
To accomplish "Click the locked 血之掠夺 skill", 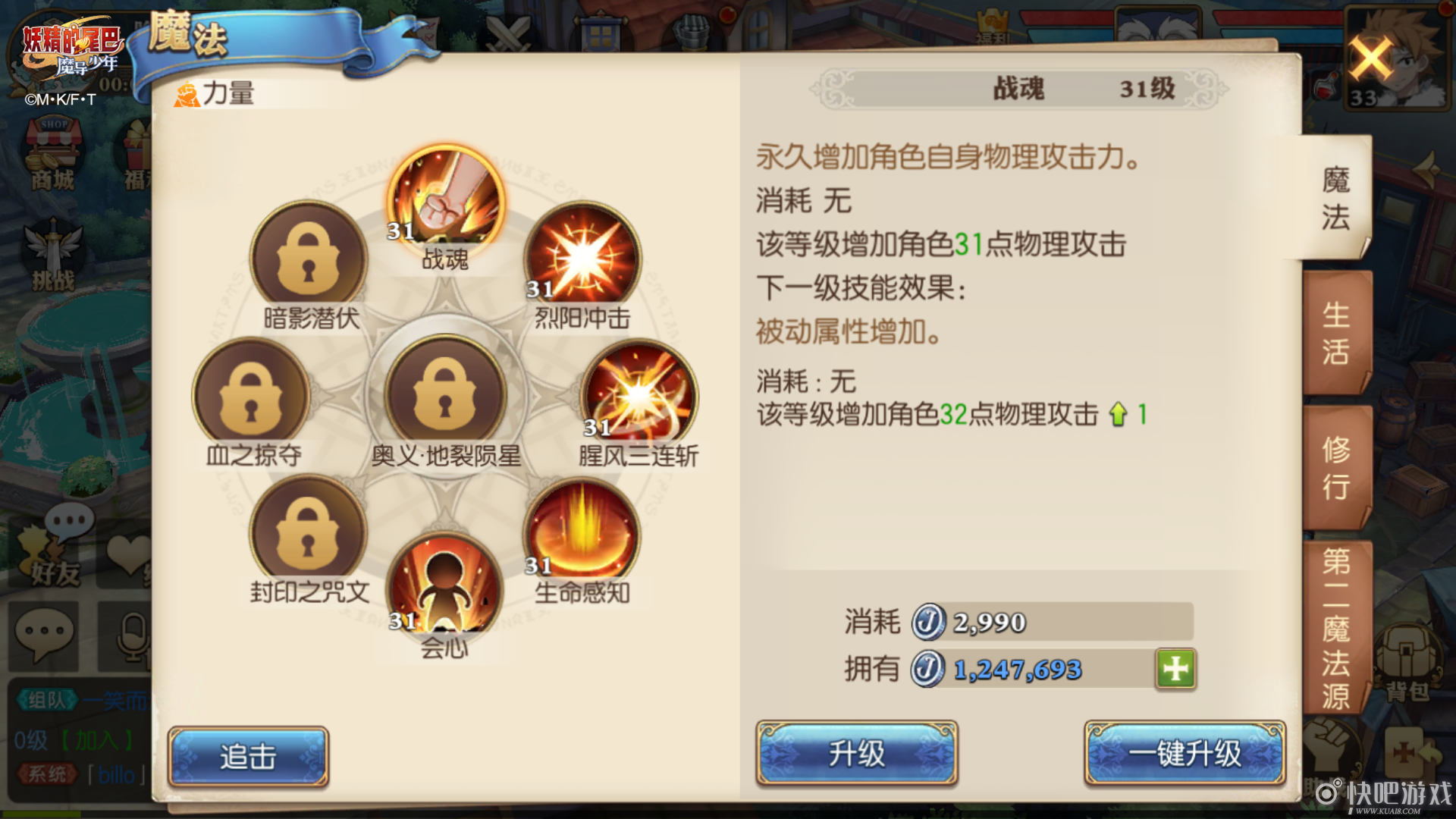I will click(x=250, y=394).
